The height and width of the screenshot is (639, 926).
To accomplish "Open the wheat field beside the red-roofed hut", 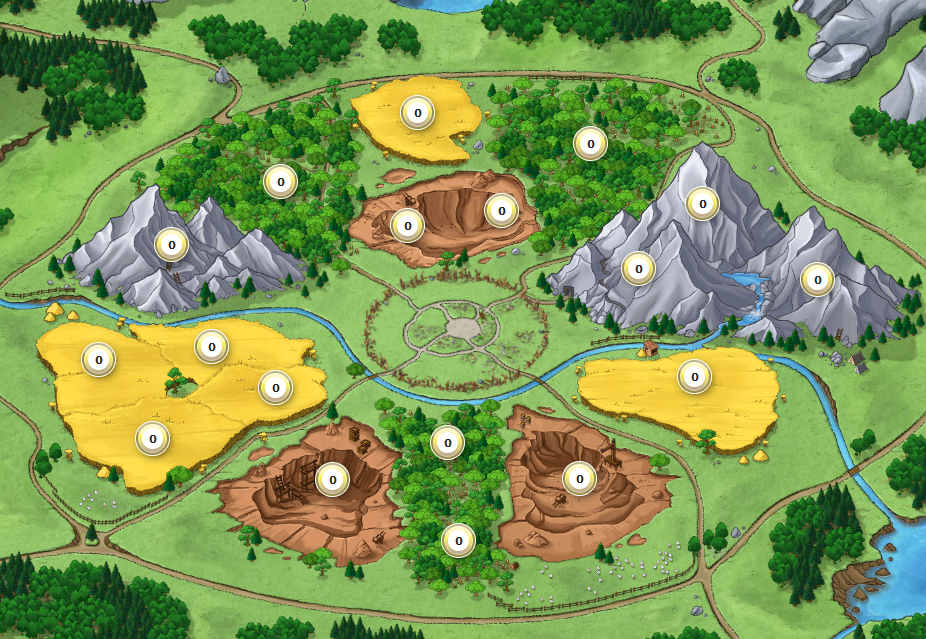I will coord(694,377).
